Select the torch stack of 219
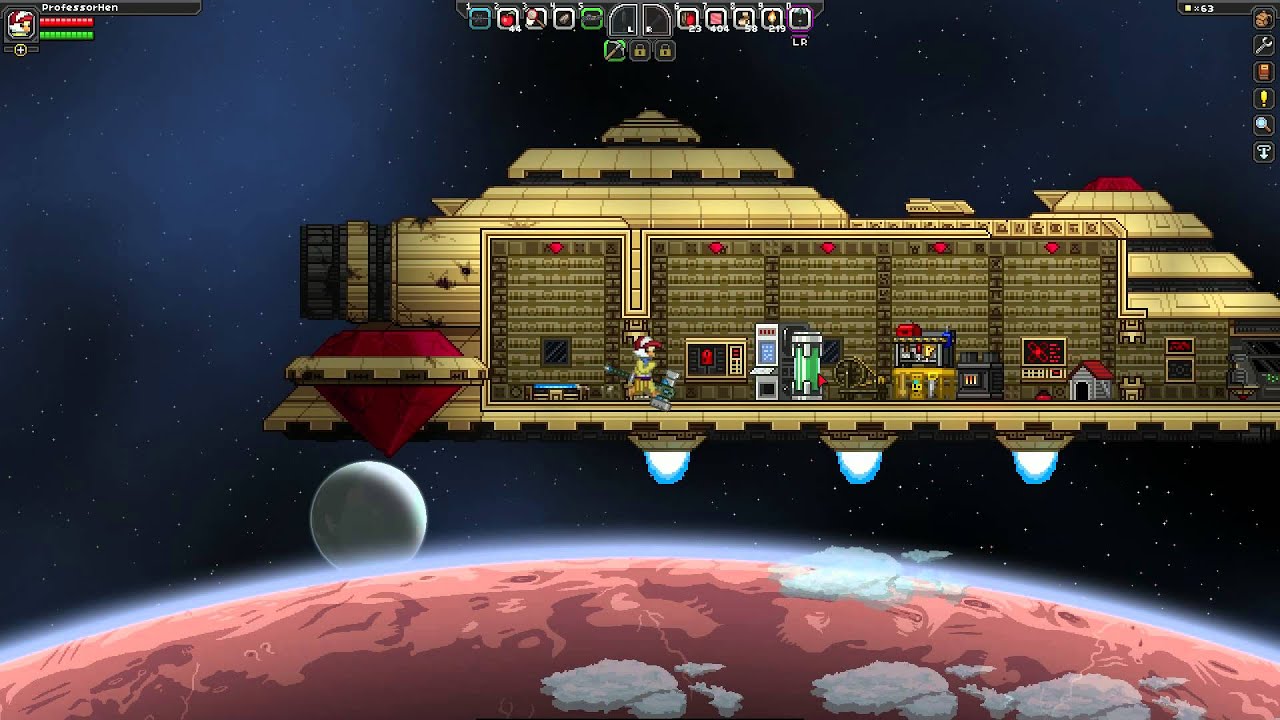 pos(772,18)
